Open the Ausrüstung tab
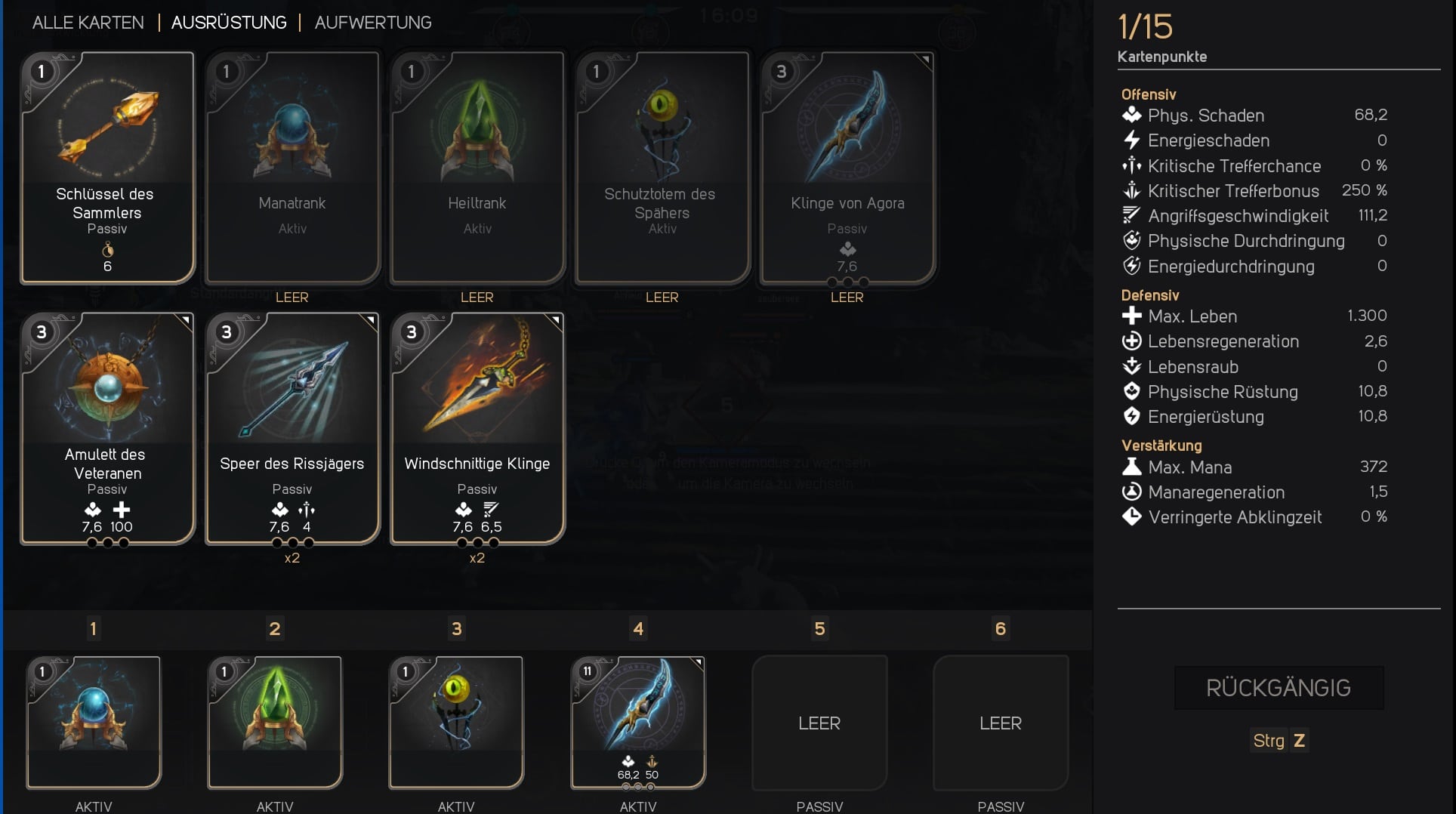 click(x=229, y=23)
